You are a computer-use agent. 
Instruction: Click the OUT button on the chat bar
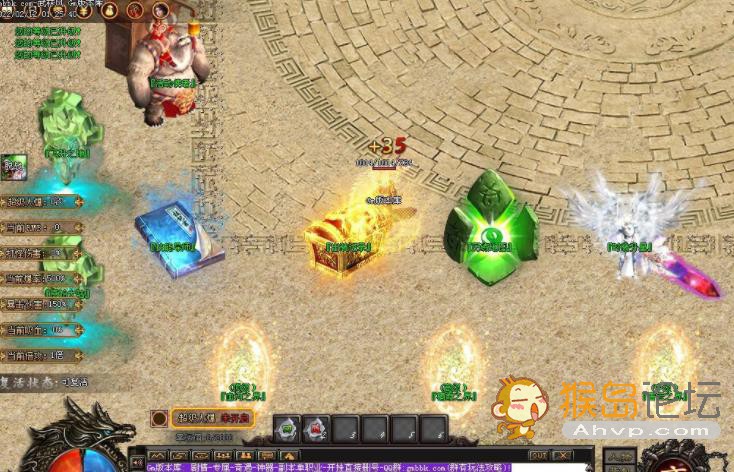pyautogui.click(x=538, y=455)
